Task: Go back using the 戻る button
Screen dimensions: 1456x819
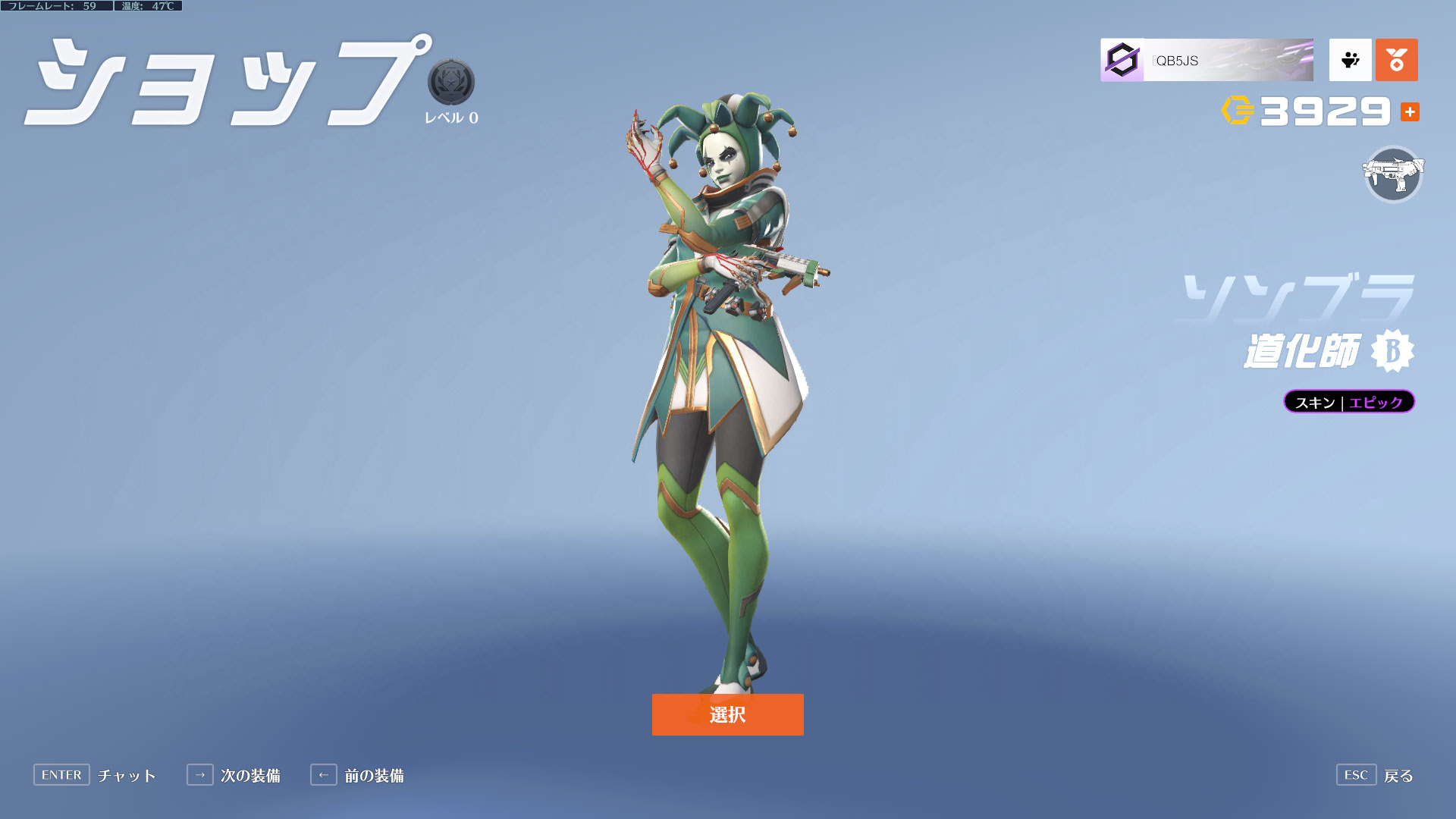Action: coord(1375,775)
